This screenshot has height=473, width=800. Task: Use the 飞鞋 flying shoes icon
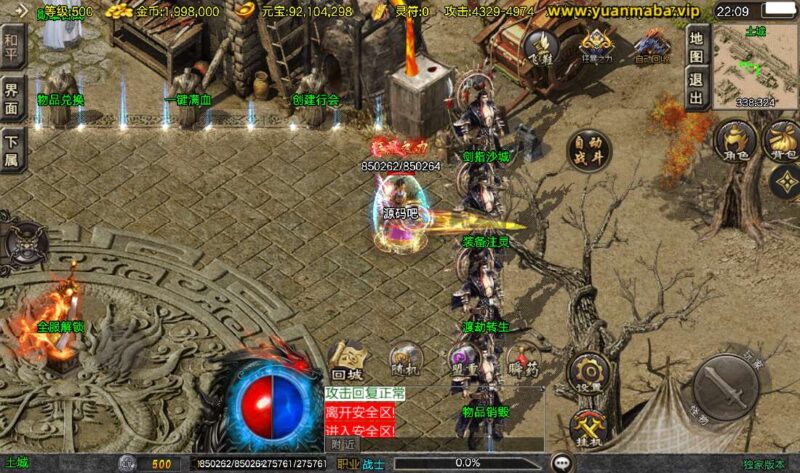pyautogui.click(x=542, y=46)
